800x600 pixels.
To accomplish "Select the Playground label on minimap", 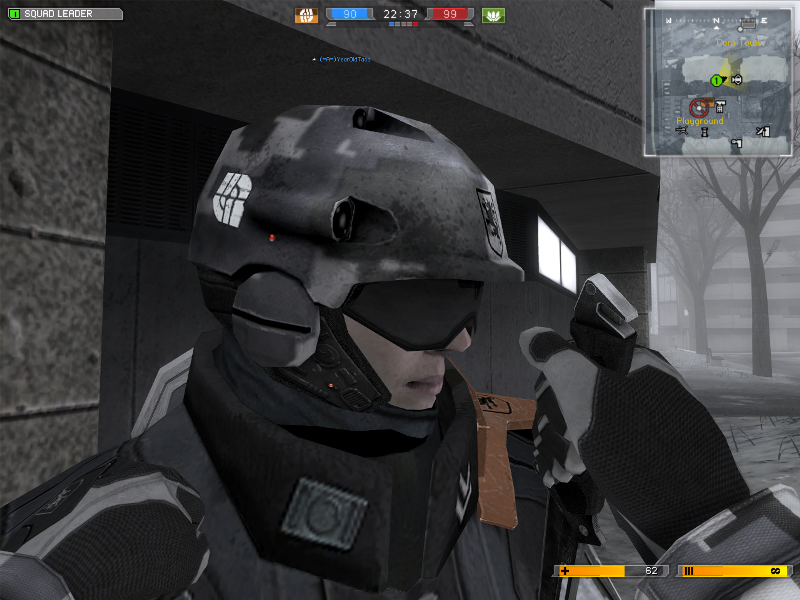I will (x=699, y=121).
